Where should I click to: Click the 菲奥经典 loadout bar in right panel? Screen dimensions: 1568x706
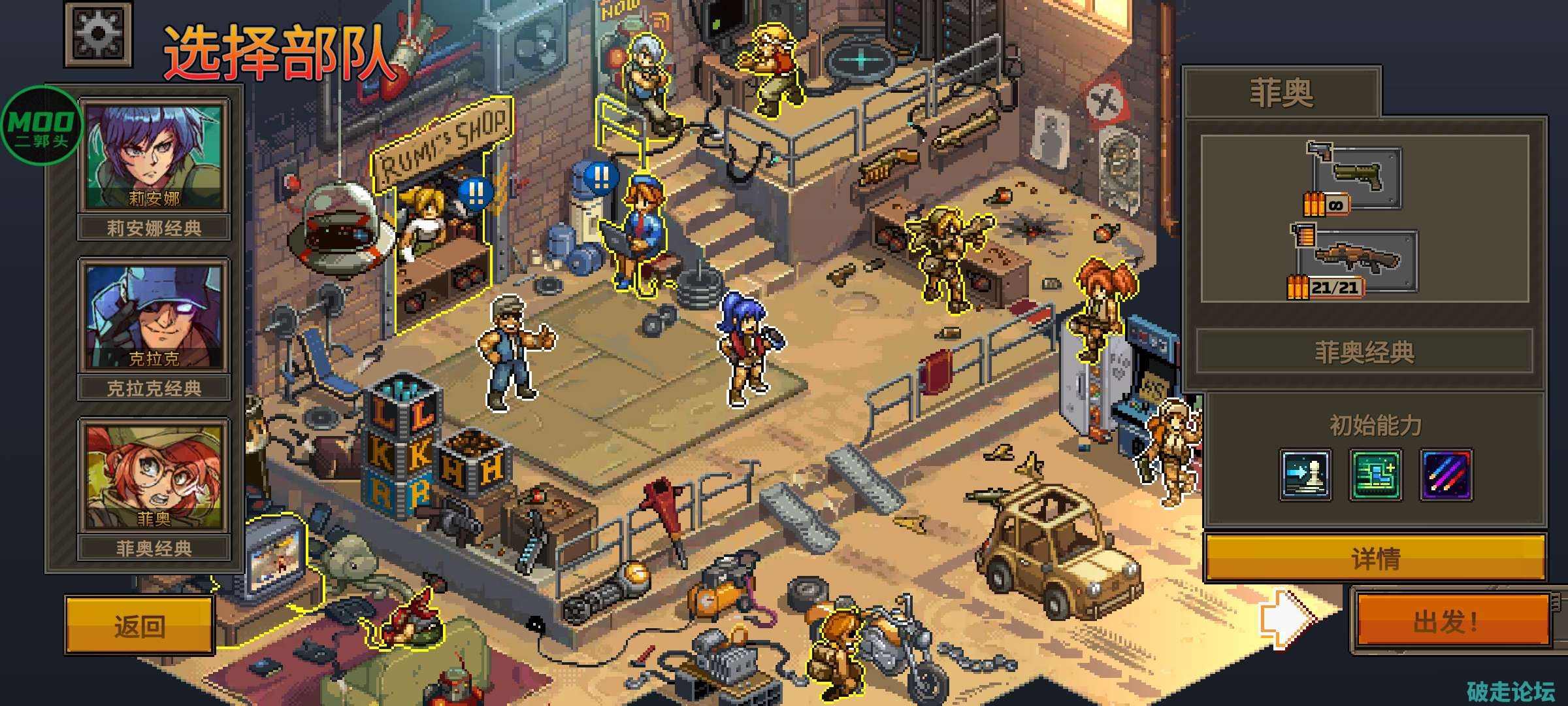1364,352
